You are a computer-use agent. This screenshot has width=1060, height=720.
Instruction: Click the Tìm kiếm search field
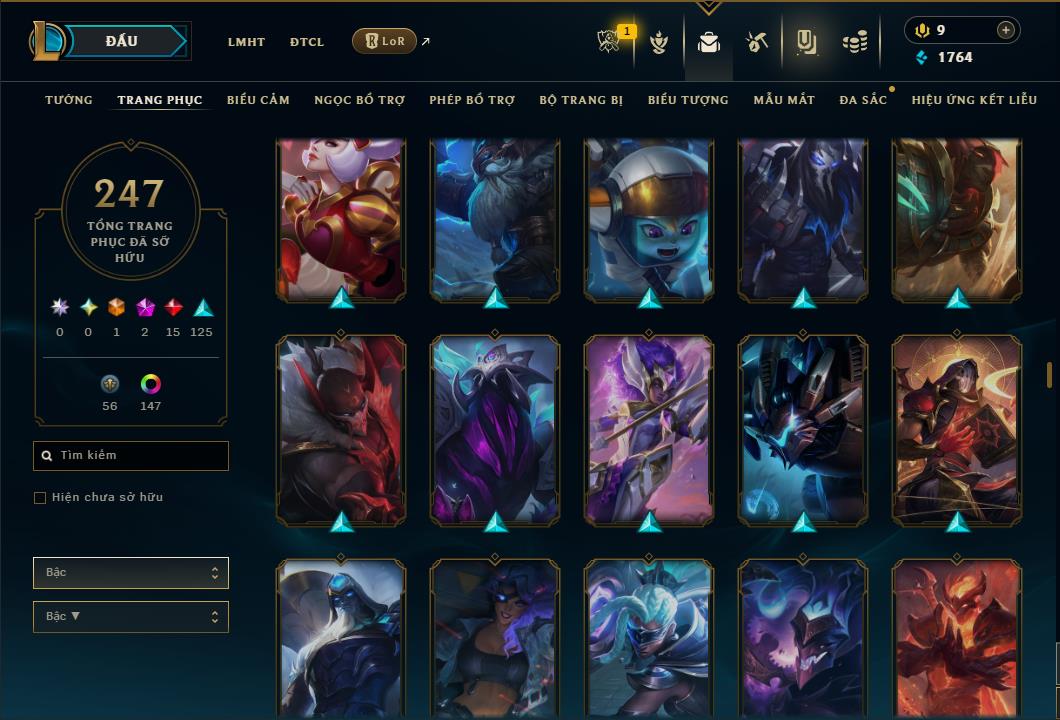(x=131, y=456)
